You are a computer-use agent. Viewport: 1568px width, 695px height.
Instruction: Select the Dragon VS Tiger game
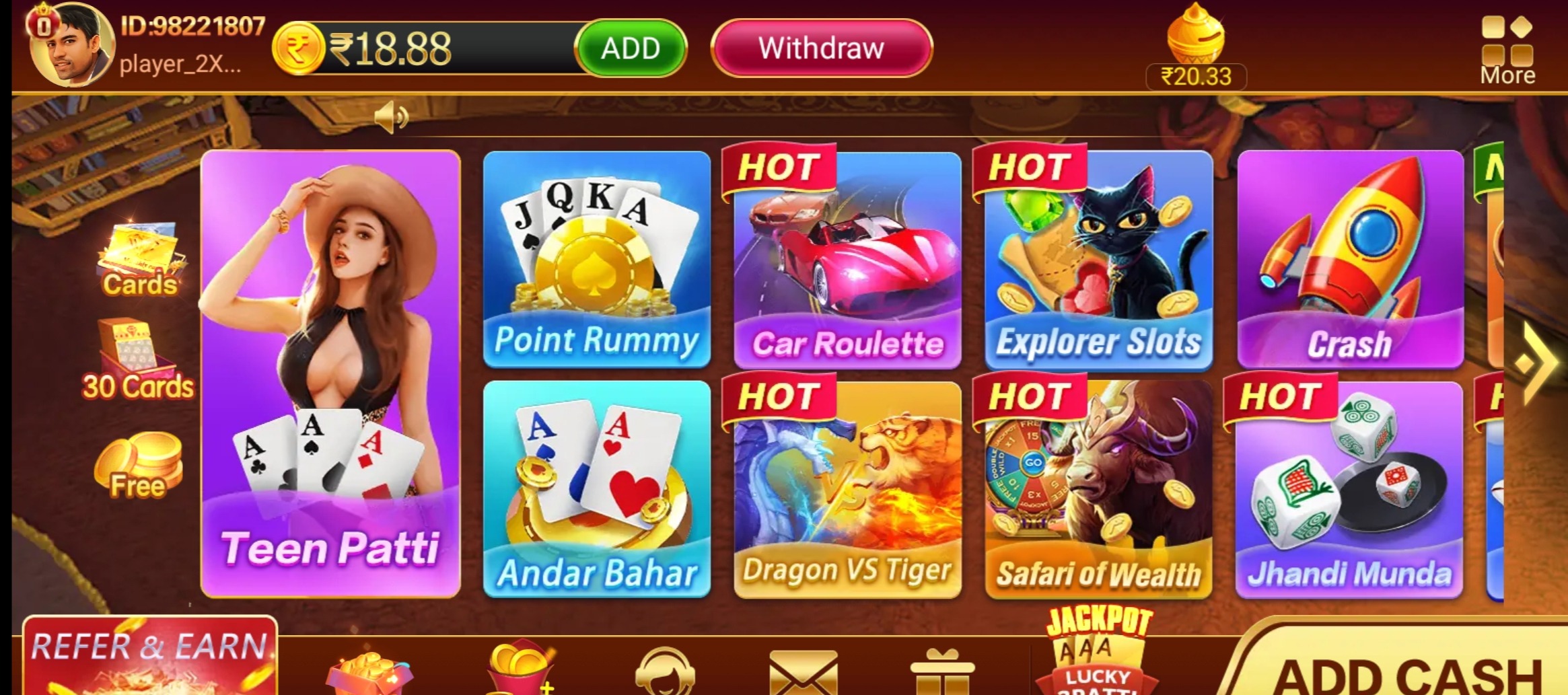pos(847,489)
